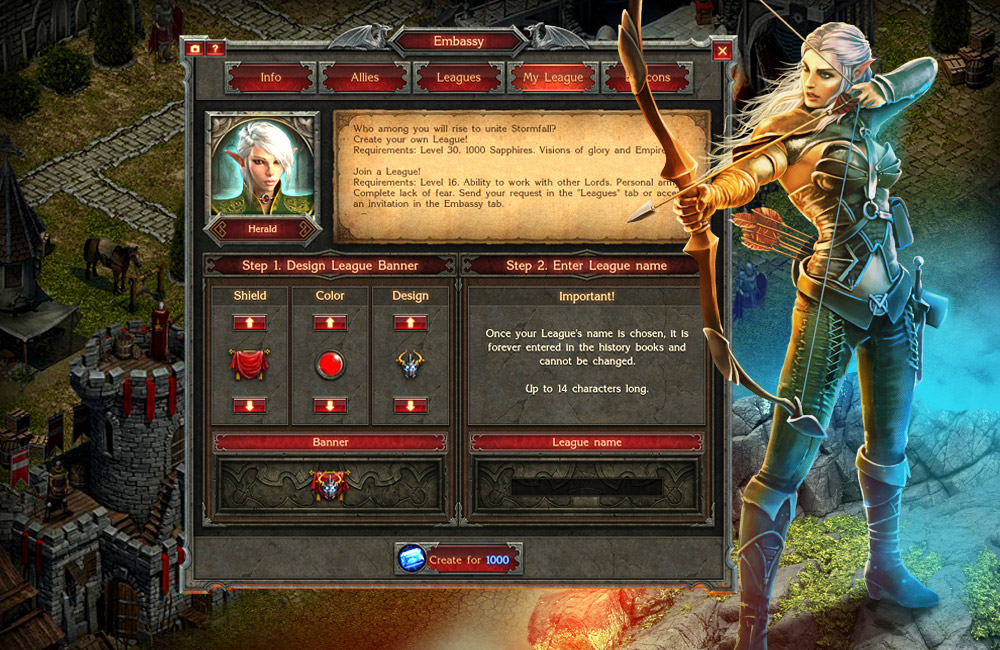
Task: Click the camera screenshot button
Action: [194, 48]
